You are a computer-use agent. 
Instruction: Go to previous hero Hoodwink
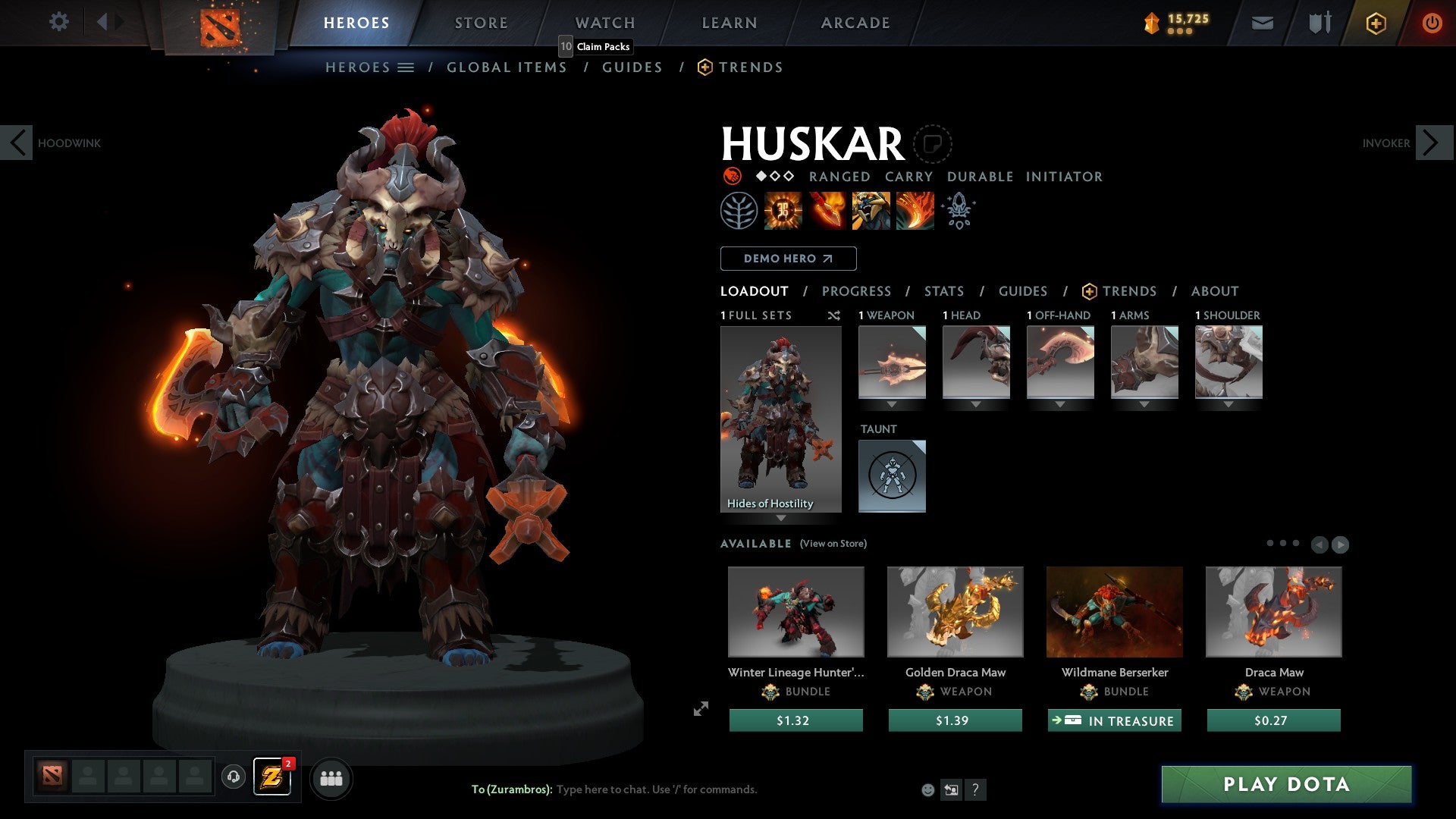click(17, 143)
